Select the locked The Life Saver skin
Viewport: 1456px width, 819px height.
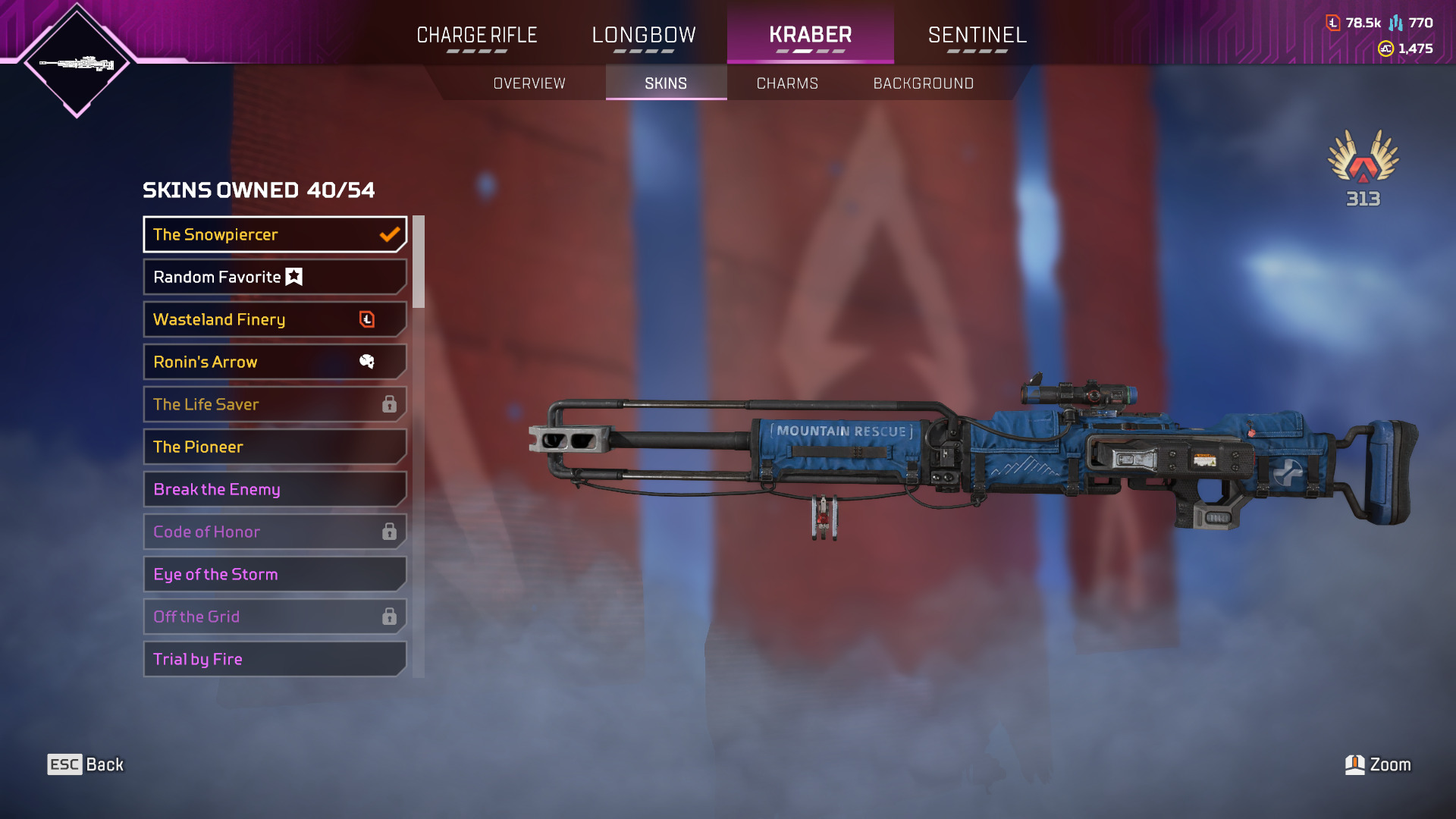pos(275,404)
